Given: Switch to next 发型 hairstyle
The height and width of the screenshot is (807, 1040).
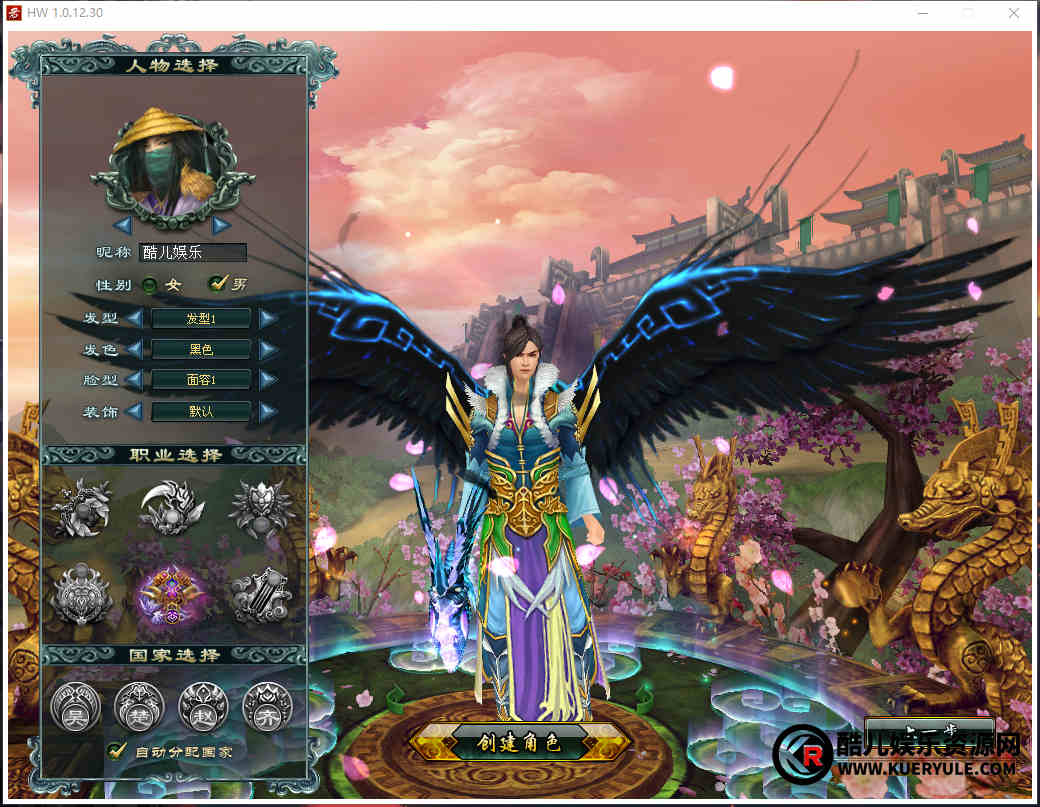Looking at the screenshot, I should [x=268, y=319].
